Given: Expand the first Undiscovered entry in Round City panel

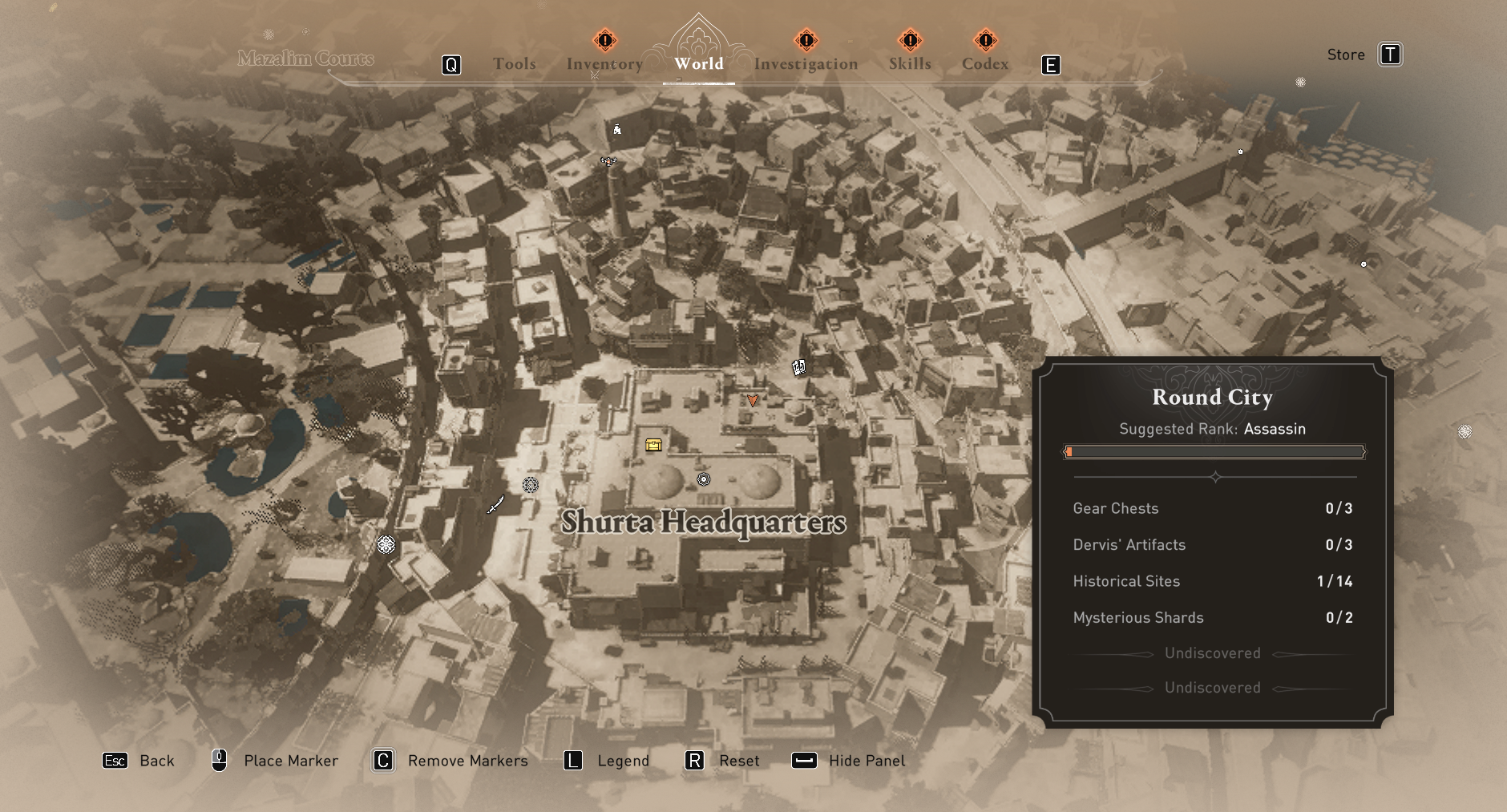Looking at the screenshot, I should click(1213, 652).
